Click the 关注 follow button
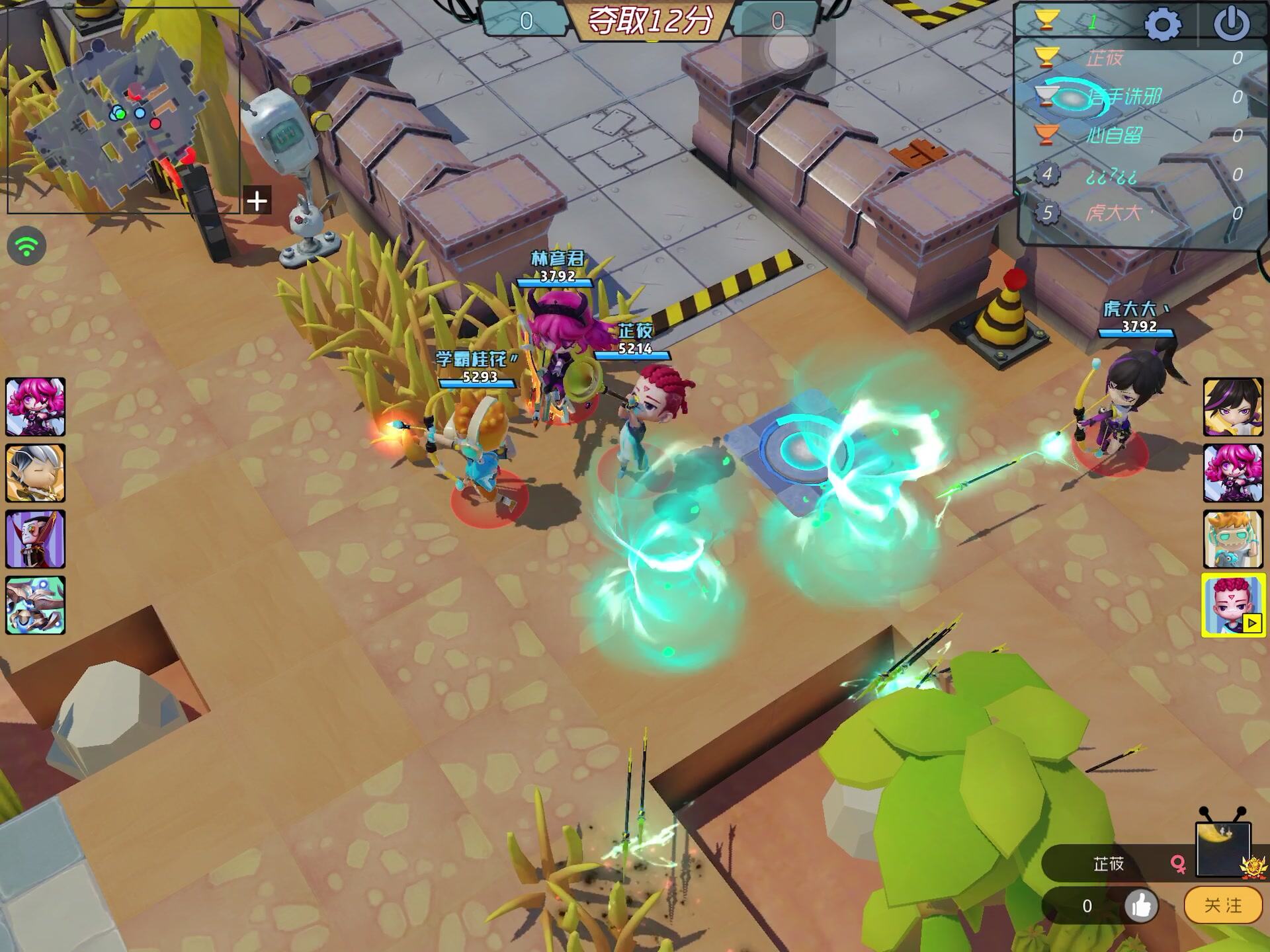 (x=1222, y=905)
